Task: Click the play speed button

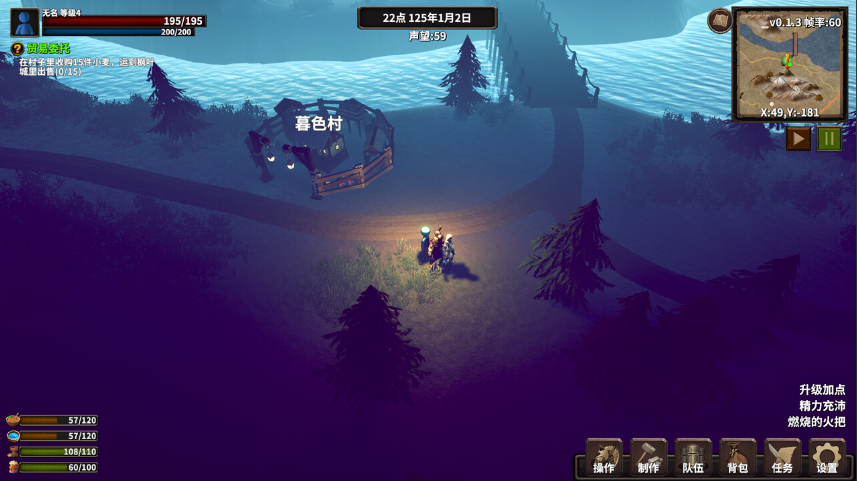Action: pos(798,139)
